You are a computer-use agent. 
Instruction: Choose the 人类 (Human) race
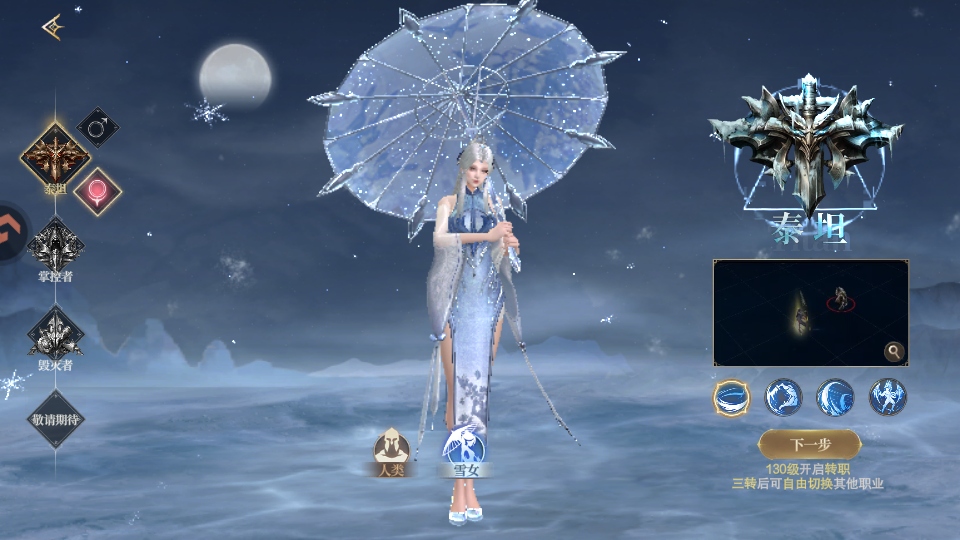point(391,449)
